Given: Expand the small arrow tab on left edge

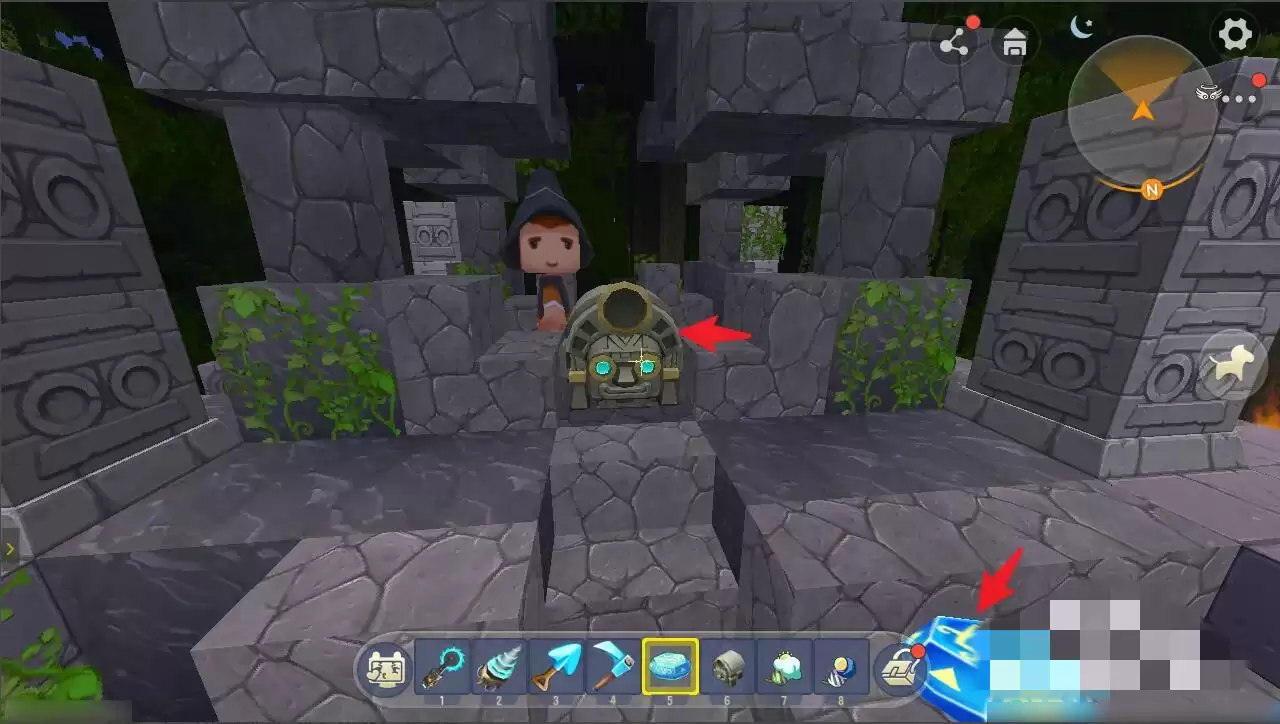Looking at the screenshot, I should tap(10, 549).
